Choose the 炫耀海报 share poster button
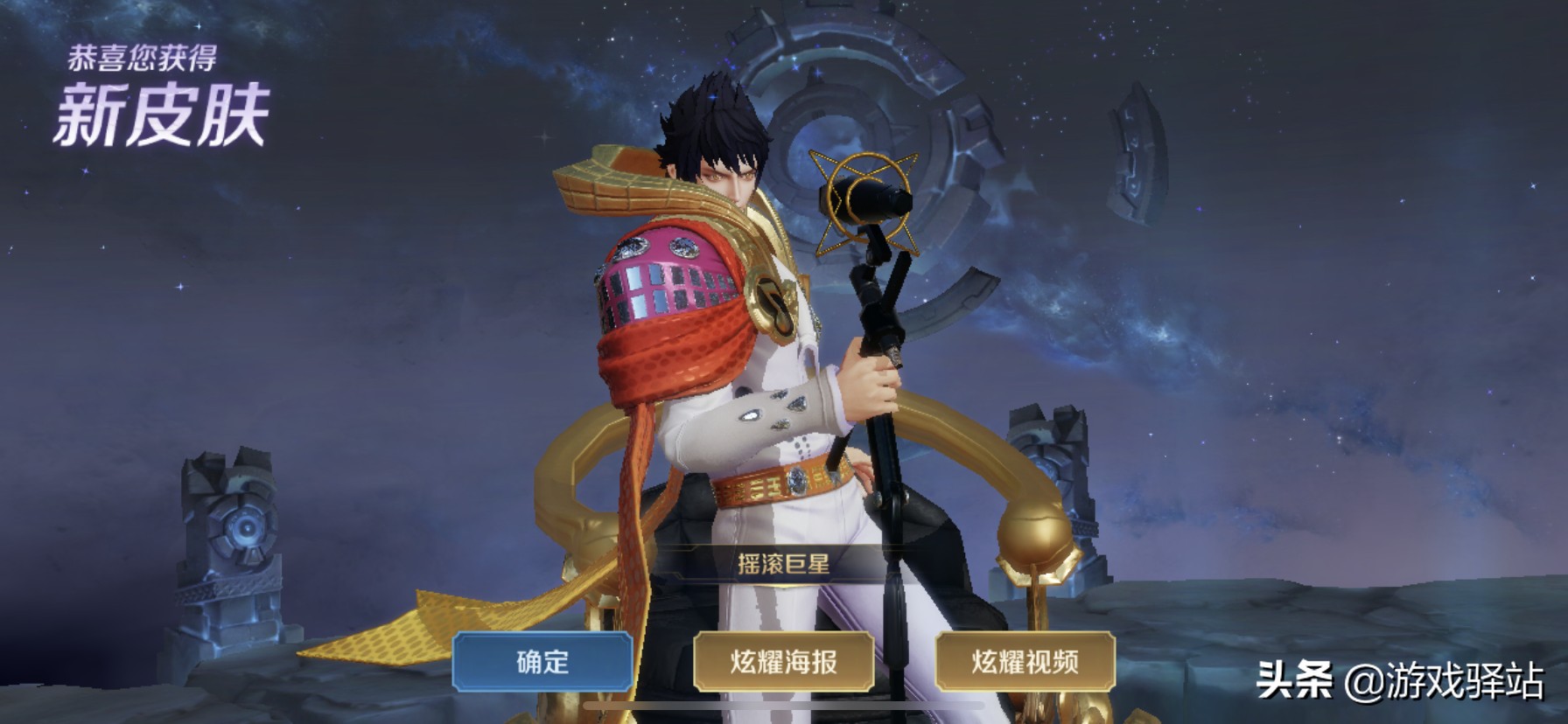 [784, 662]
